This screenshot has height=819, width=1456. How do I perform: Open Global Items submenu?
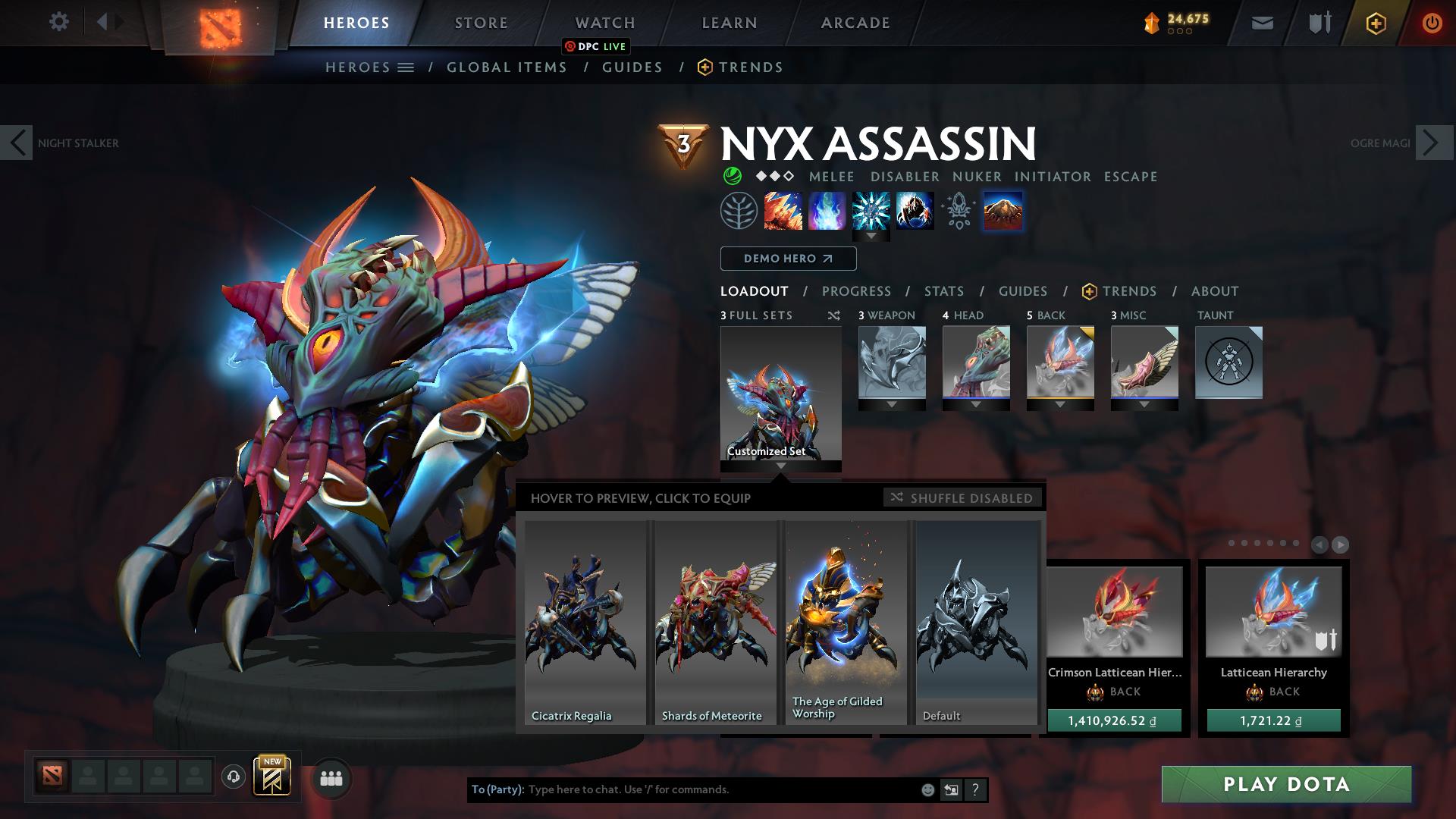pyautogui.click(x=507, y=67)
